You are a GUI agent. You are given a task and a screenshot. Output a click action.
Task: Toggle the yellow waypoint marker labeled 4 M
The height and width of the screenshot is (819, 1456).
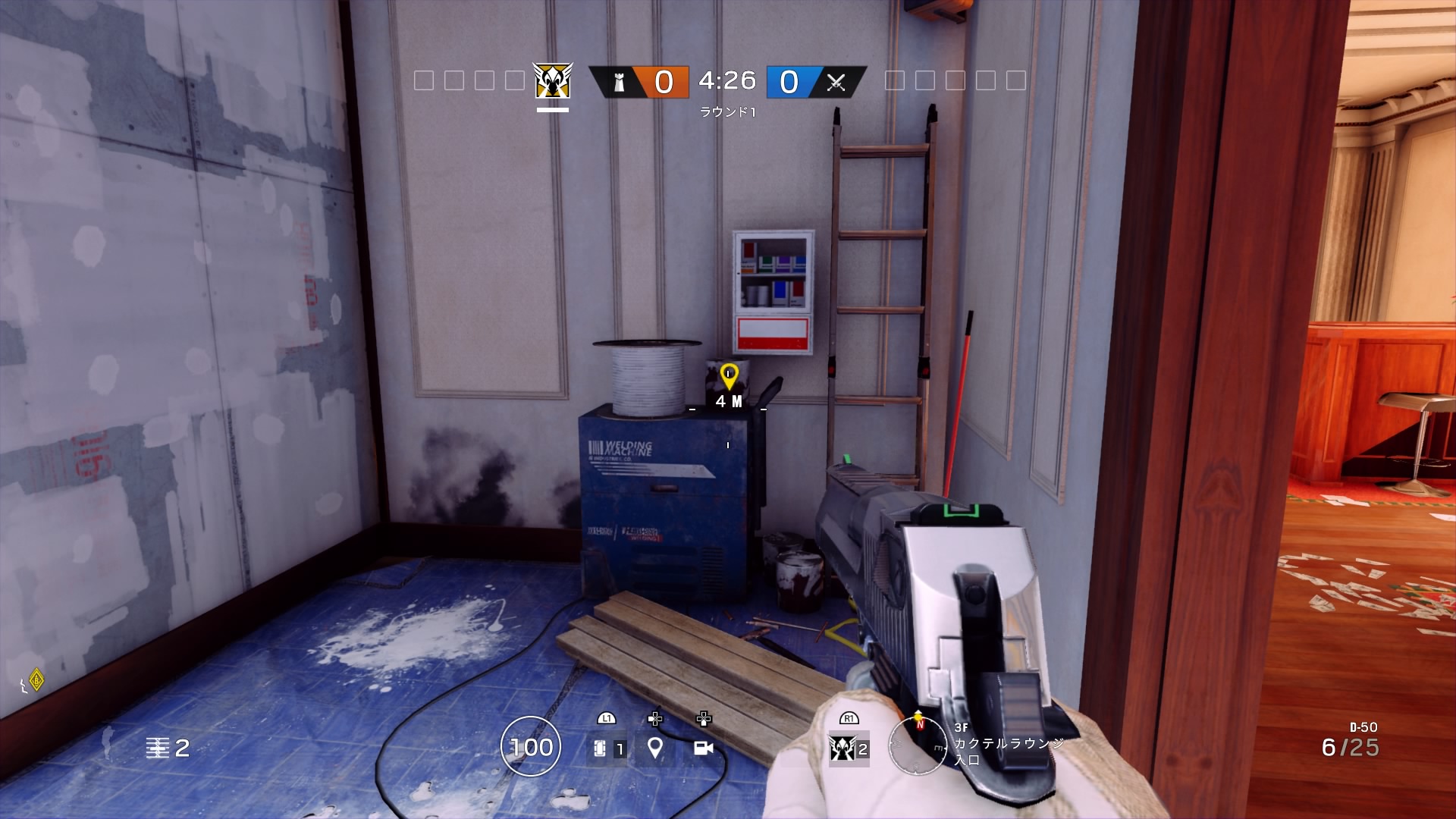click(730, 374)
